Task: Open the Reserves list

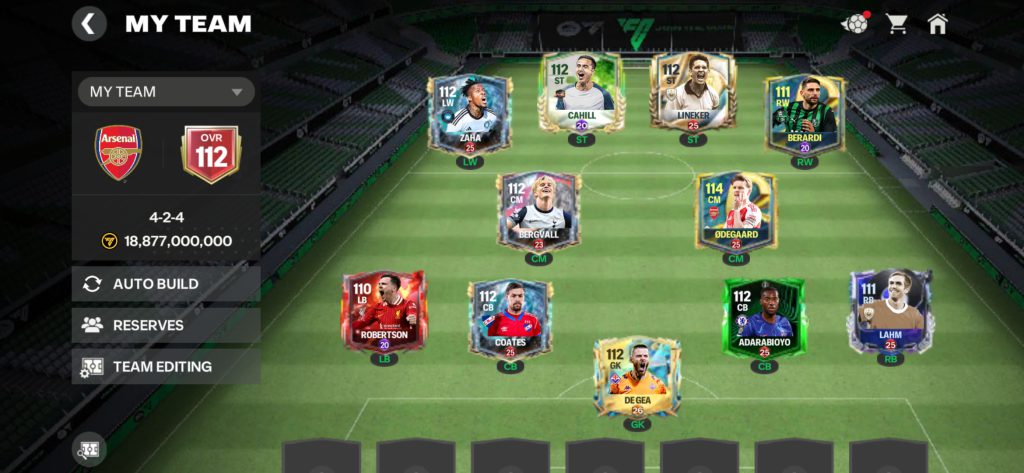Action: pos(166,325)
